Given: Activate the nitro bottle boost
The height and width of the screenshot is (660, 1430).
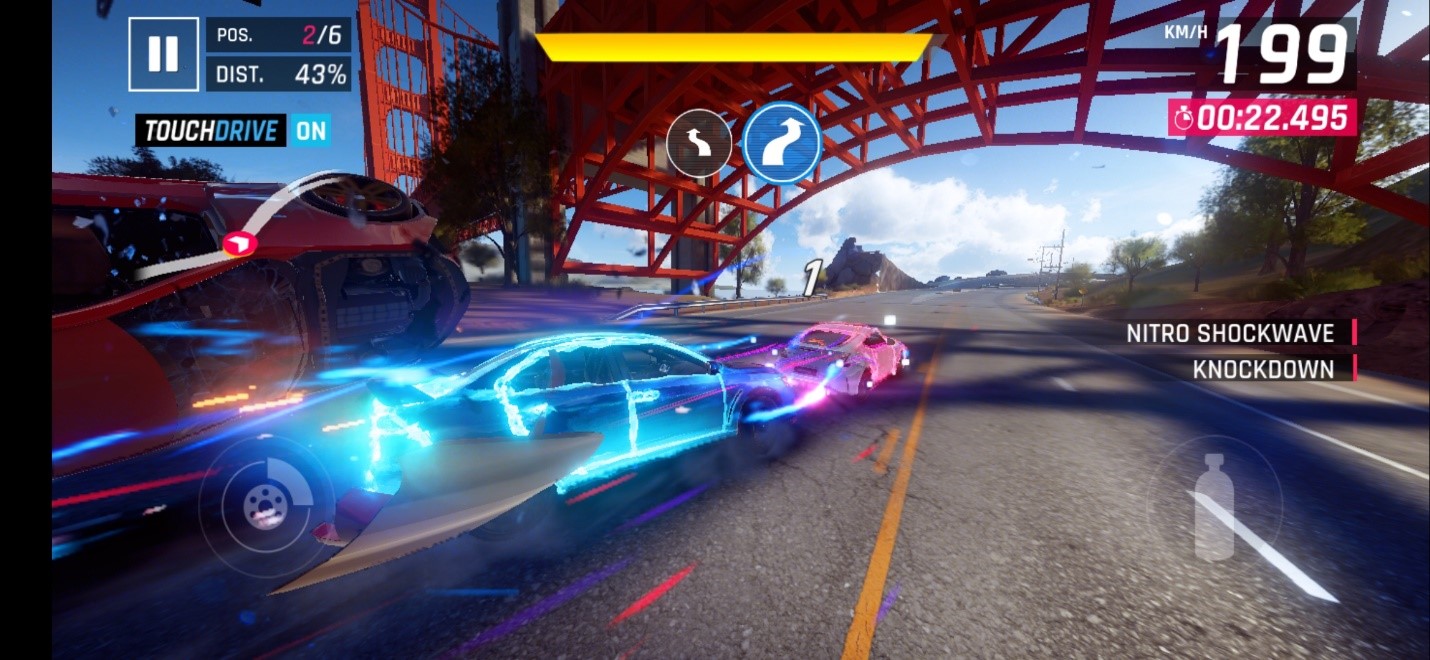Looking at the screenshot, I should [1215, 506].
